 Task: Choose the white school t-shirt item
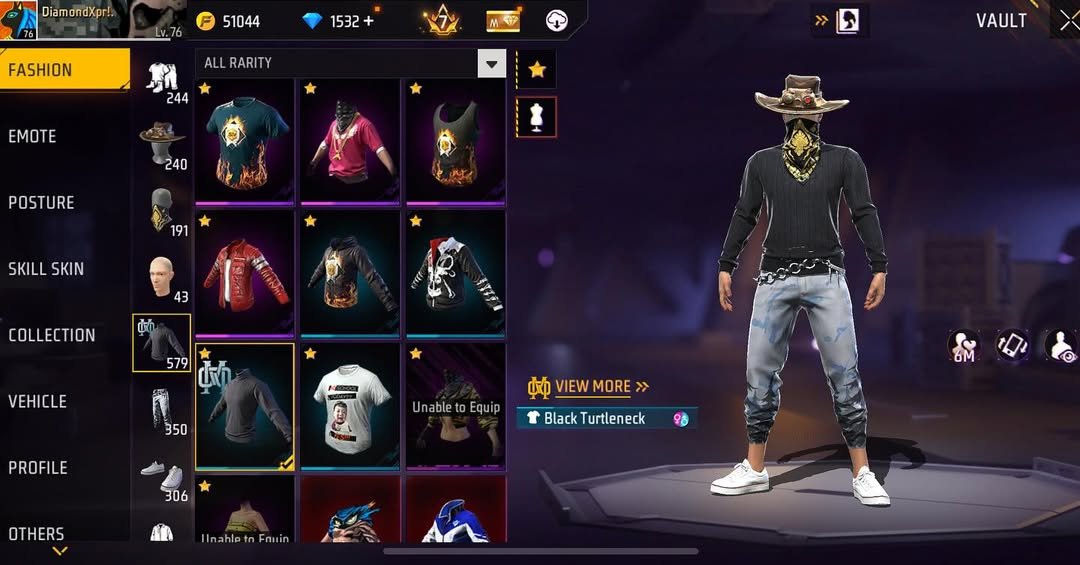tap(350, 405)
